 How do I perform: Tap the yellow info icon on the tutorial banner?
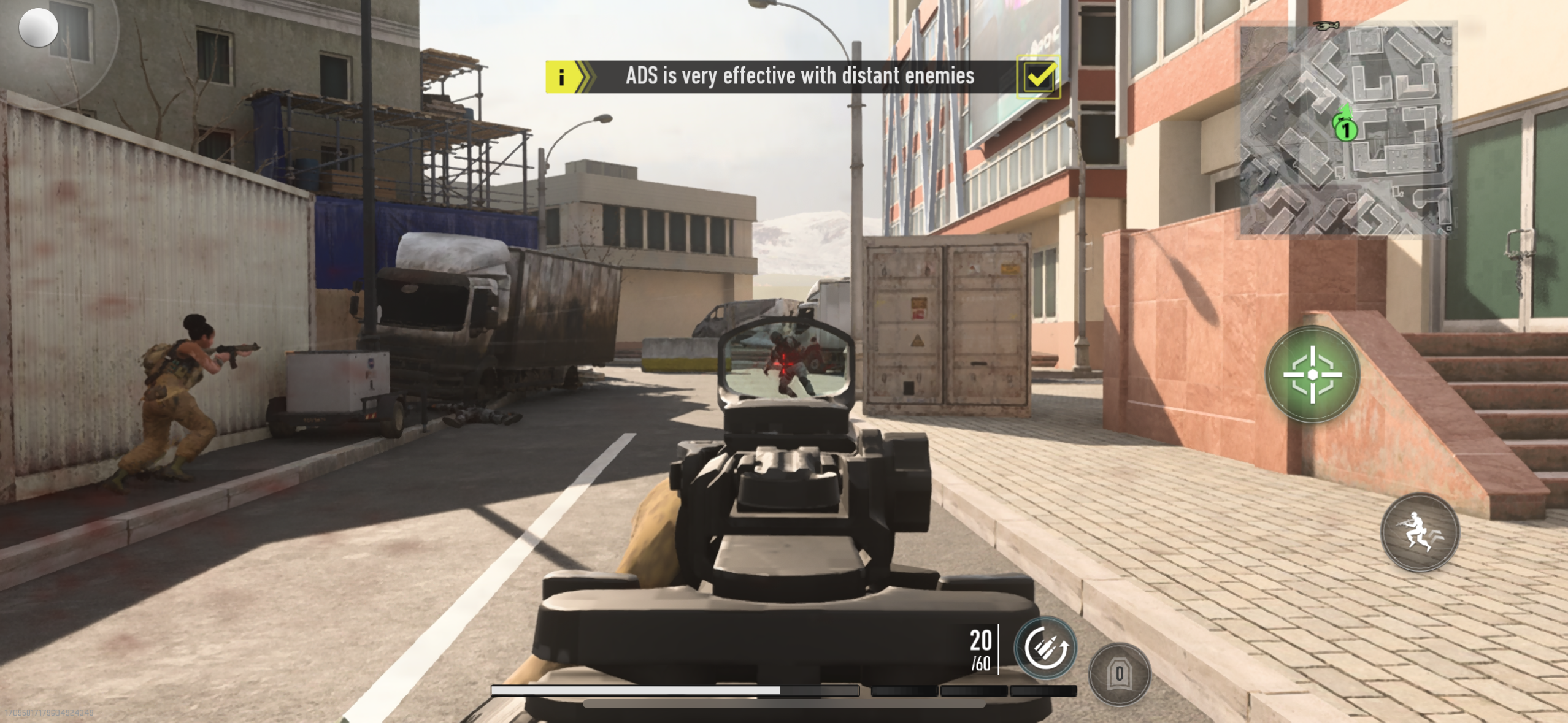click(562, 76)
